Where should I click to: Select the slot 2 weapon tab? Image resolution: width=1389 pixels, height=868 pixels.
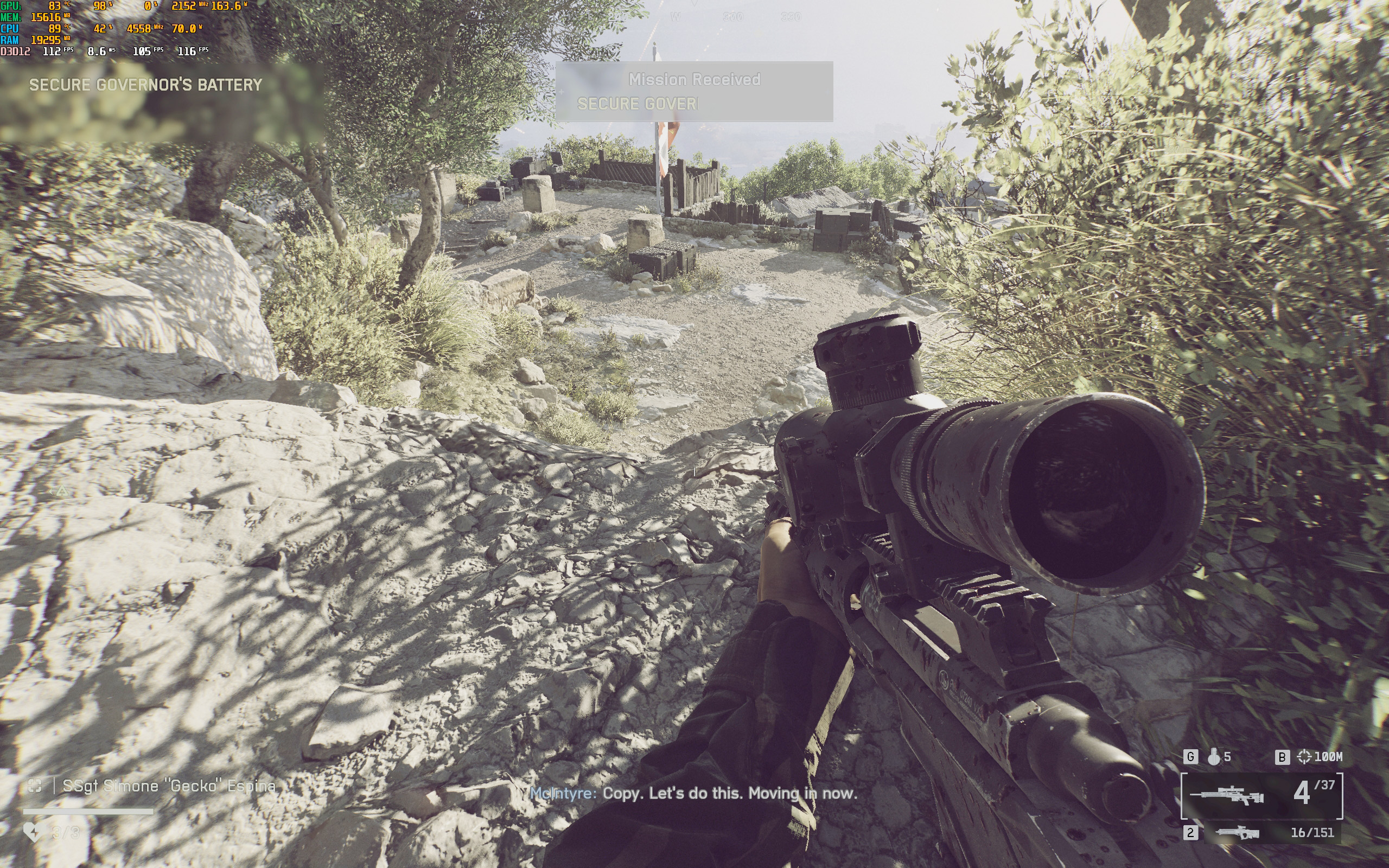click(1192, 834)
